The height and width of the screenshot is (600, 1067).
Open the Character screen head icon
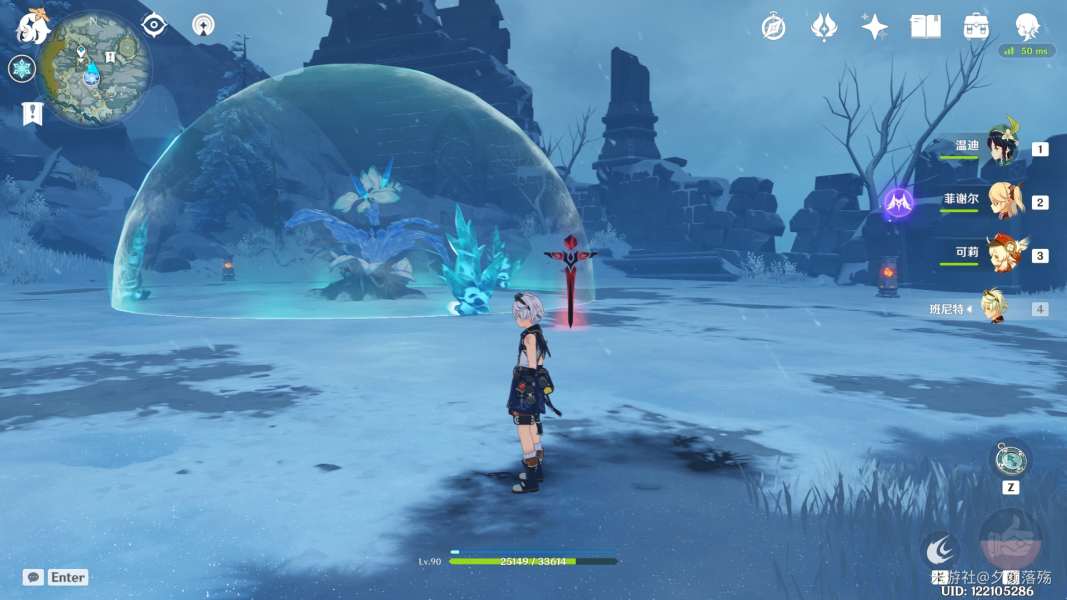[1027, 27]
